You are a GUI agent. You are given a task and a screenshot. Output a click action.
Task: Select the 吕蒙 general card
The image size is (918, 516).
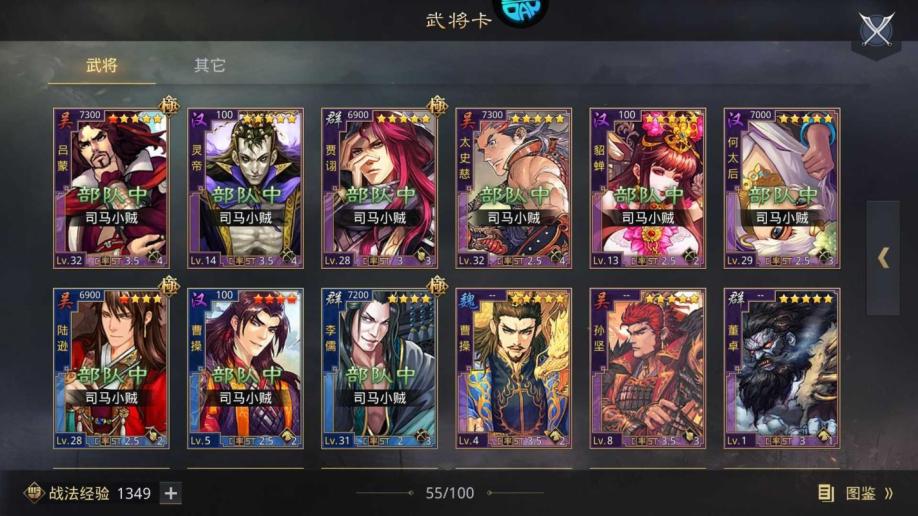click(x=111, y=188)
